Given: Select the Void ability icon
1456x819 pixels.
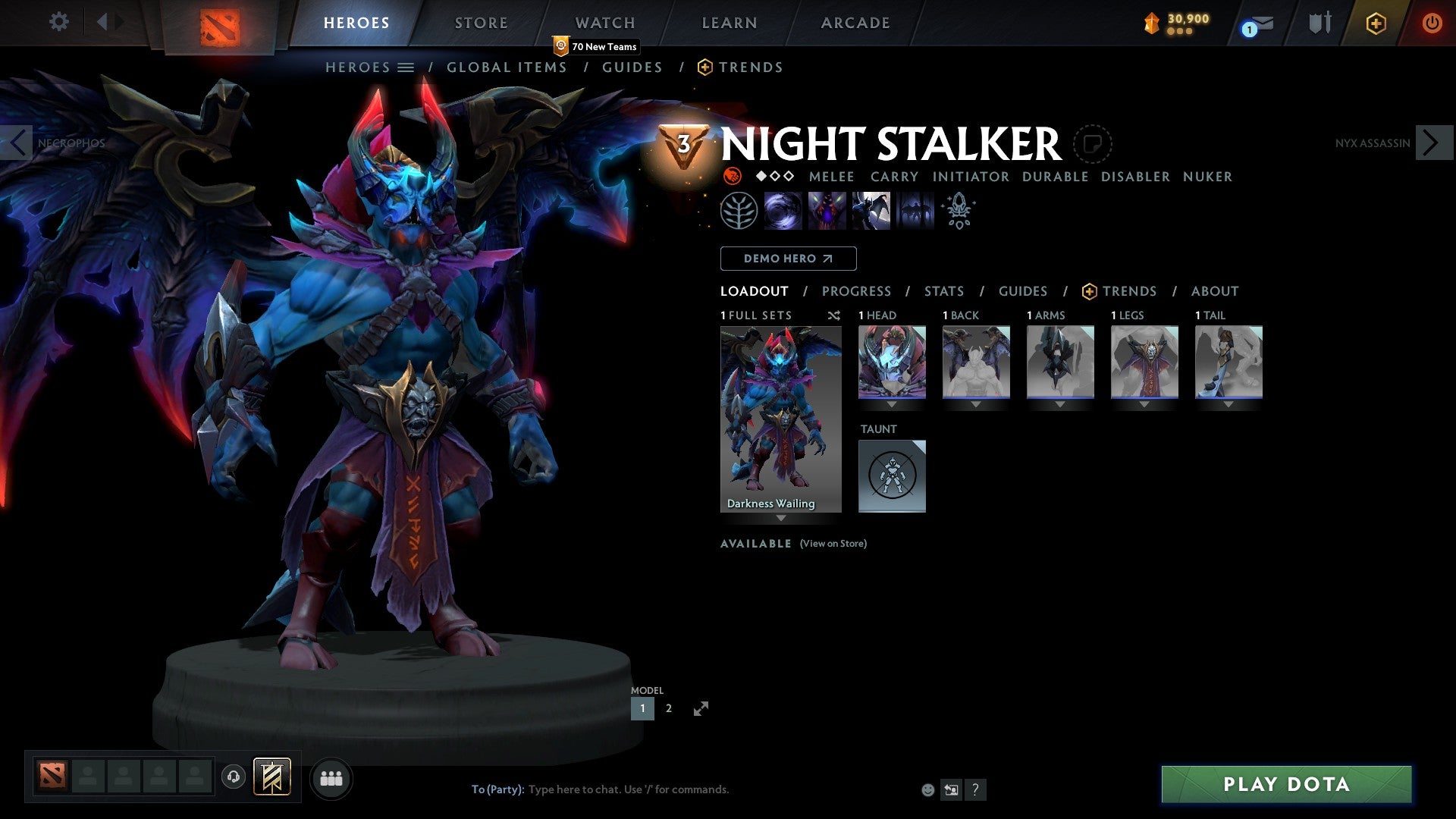Looking at the screenshot, I should (783, 211).
